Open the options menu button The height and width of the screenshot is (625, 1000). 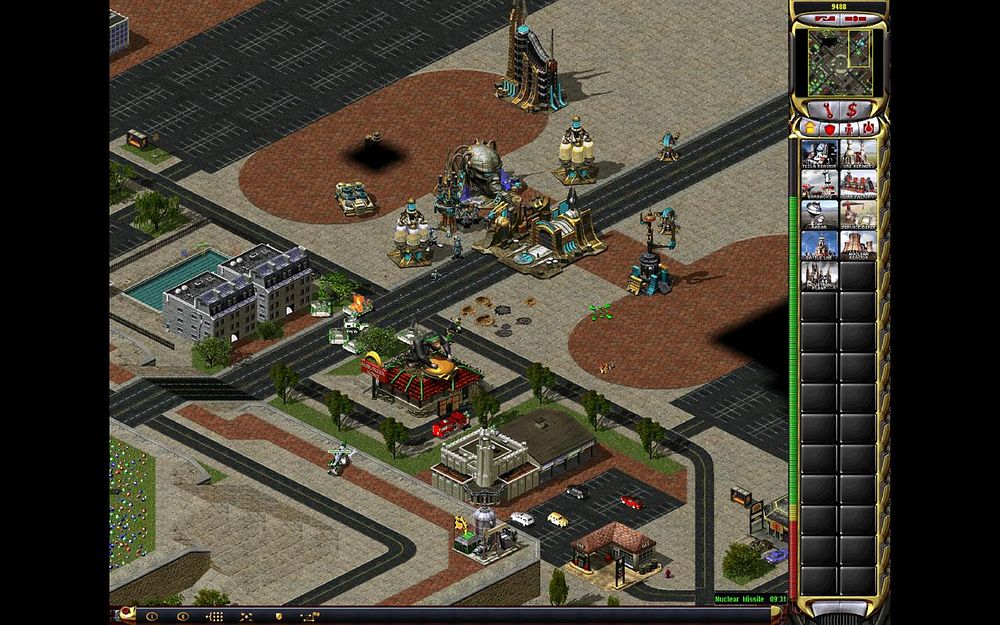[181, 616]
